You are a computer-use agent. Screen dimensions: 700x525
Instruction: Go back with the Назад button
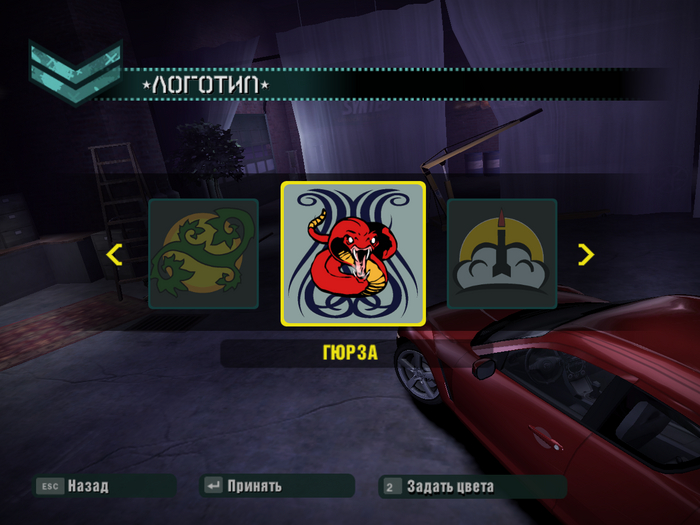[87, 486]
